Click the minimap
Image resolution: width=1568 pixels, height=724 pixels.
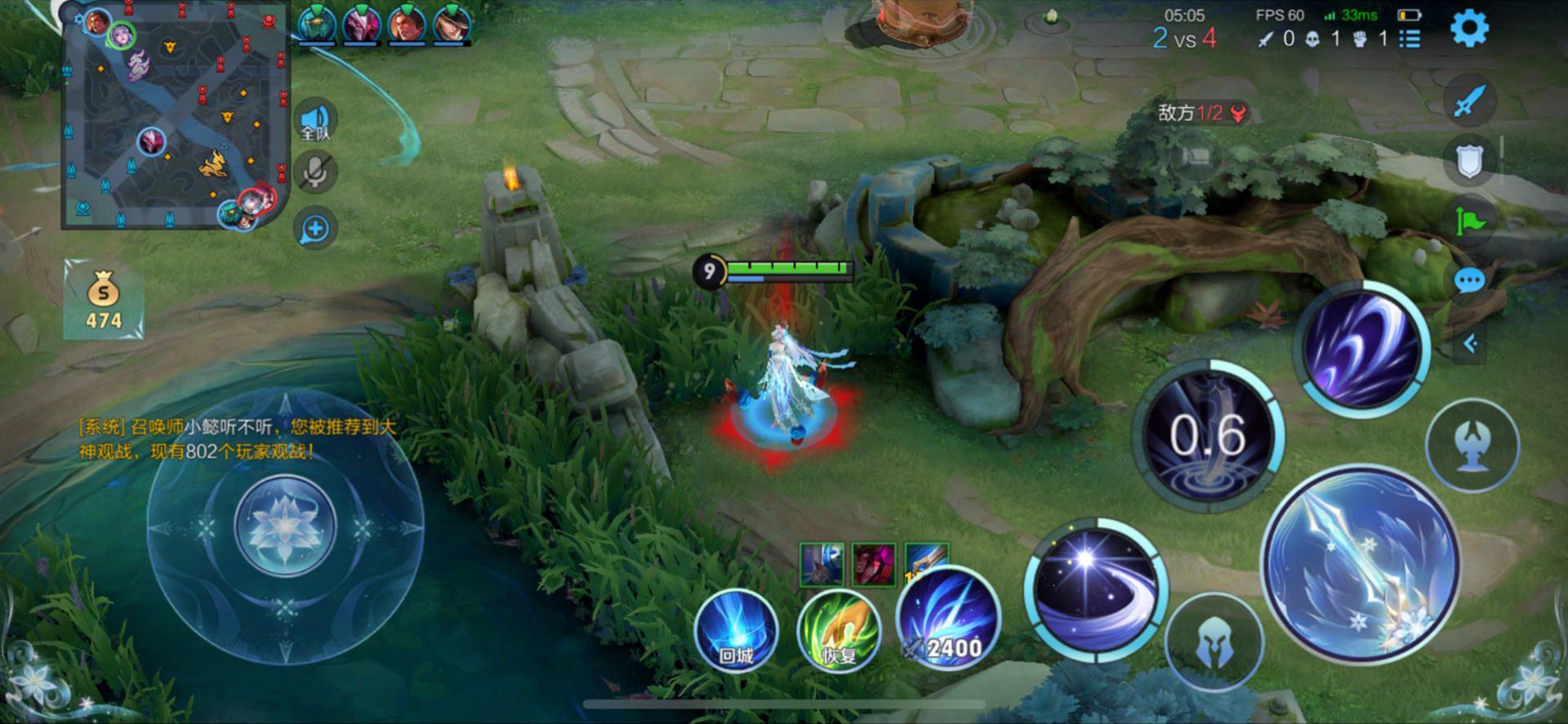click(x=174, y=114)
